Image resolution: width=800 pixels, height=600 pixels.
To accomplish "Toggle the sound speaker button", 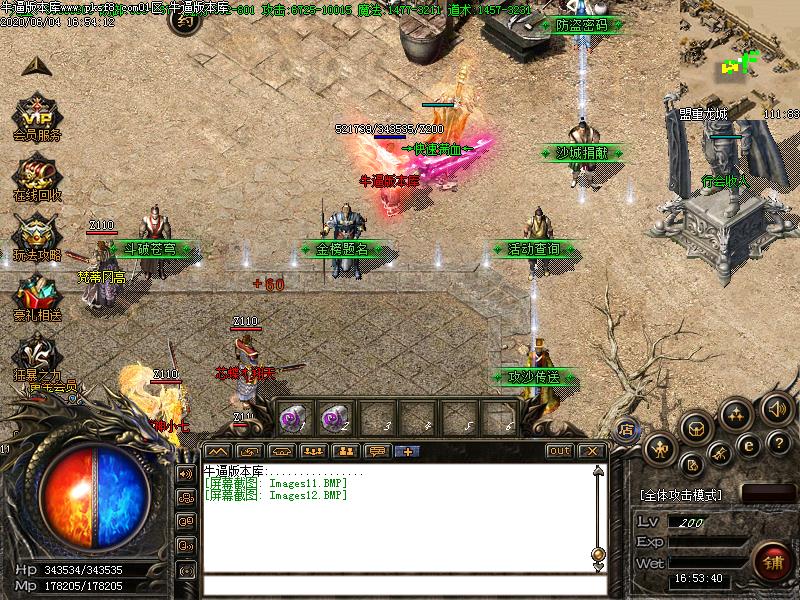I will pyautogui.click(x=777, y=408).
